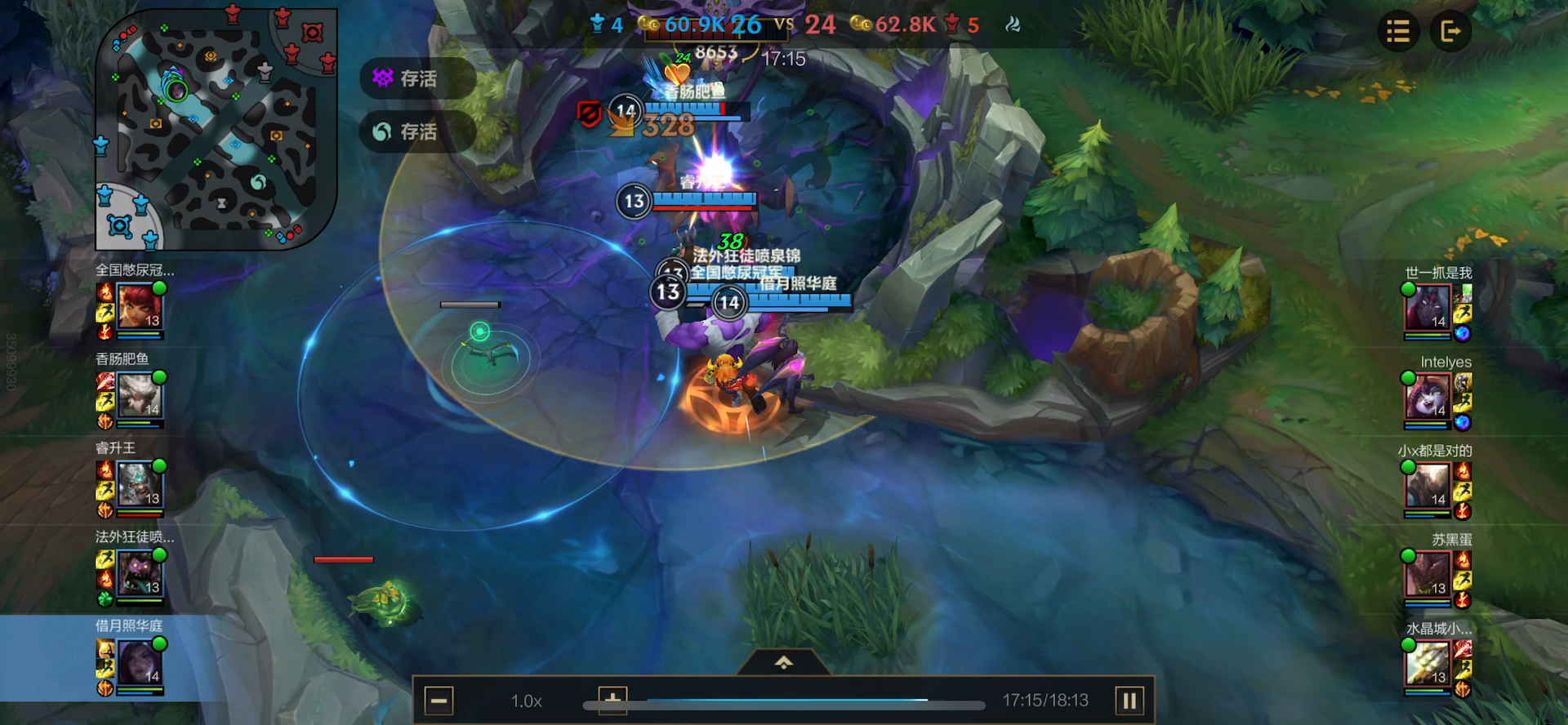The width and height of the screenshot is (1568, 725).
Task: Select the bottom red team player portrait
Action: (1428, 663)
